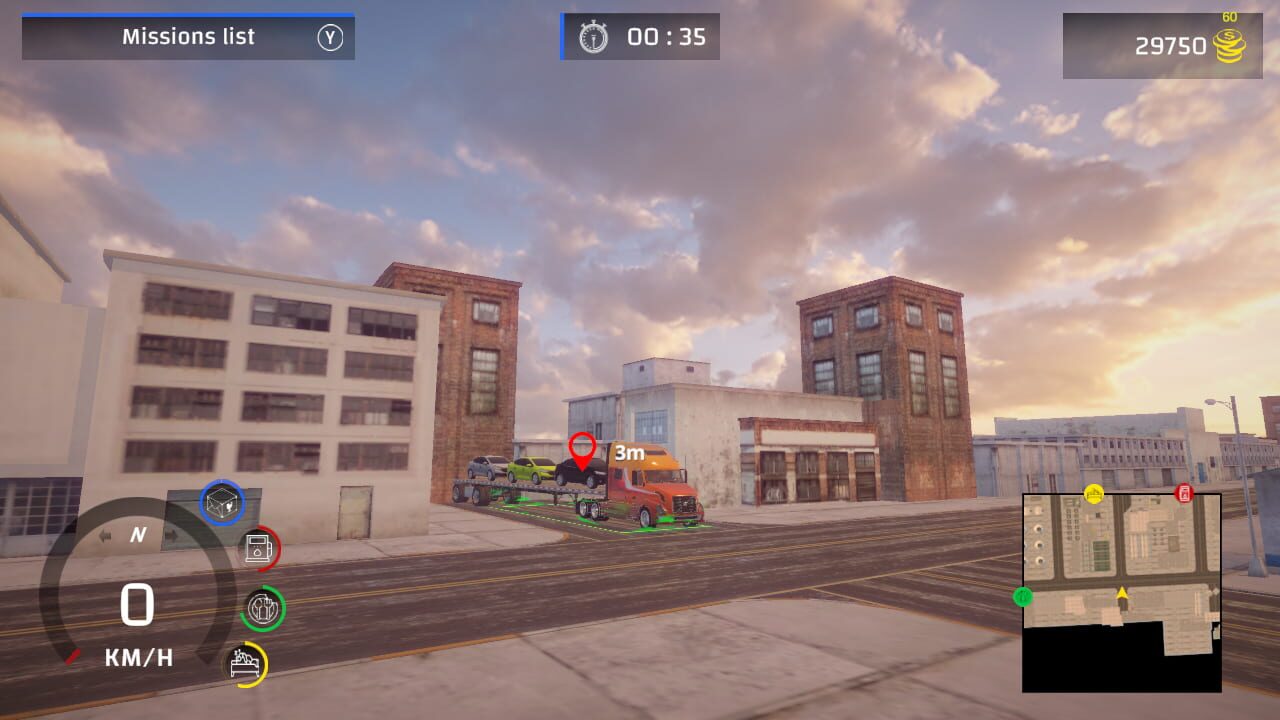
Task: Click the stopwatch icon beside the mission timer
Action: point(596,37)
